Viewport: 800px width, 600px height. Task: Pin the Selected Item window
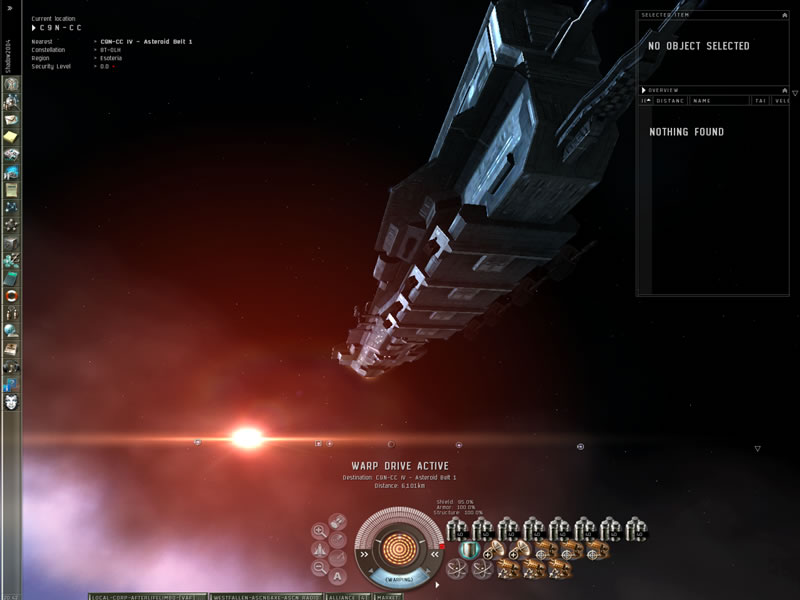point(784,15)
